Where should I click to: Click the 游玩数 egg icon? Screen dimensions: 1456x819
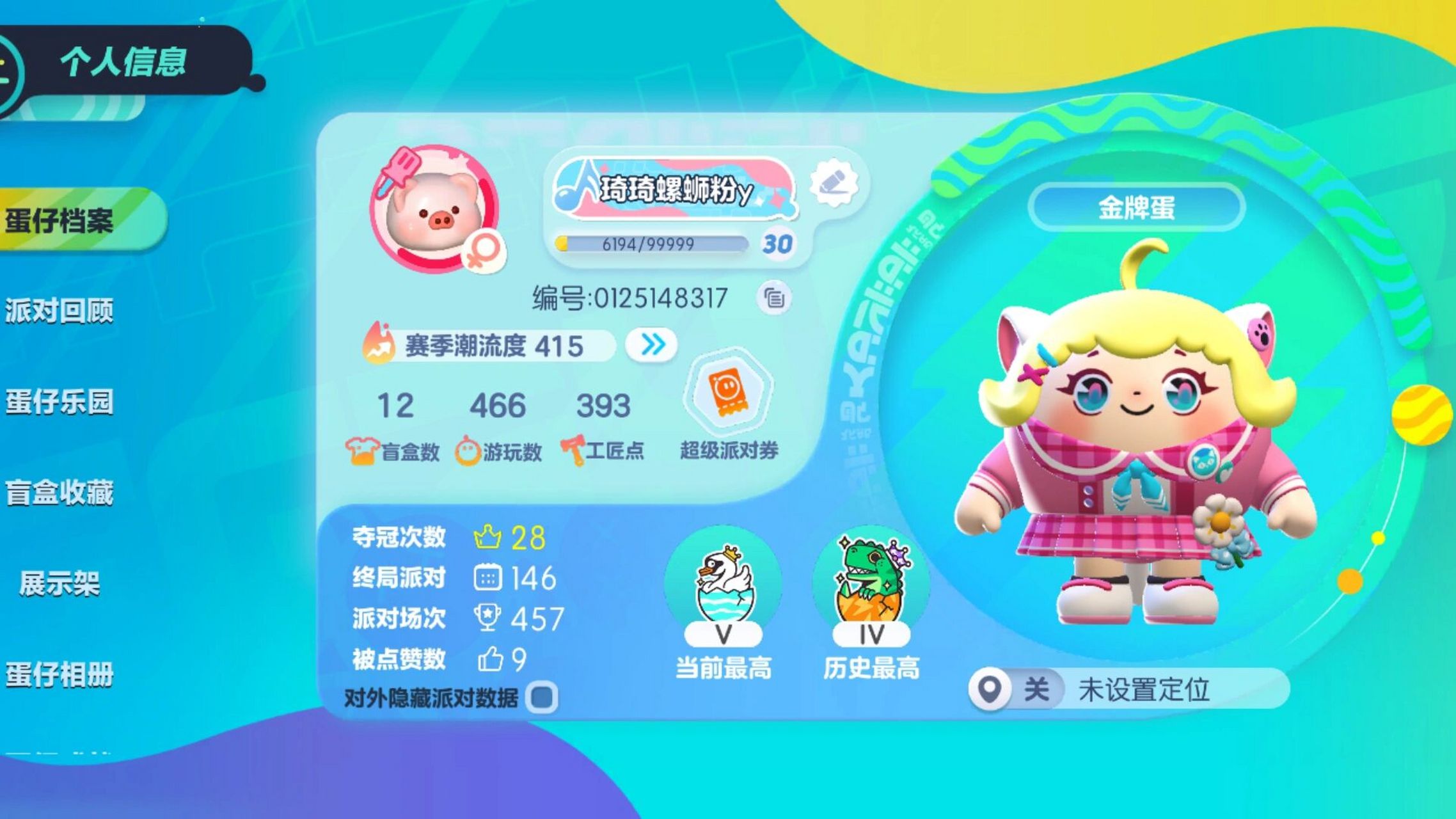(468, 448)
